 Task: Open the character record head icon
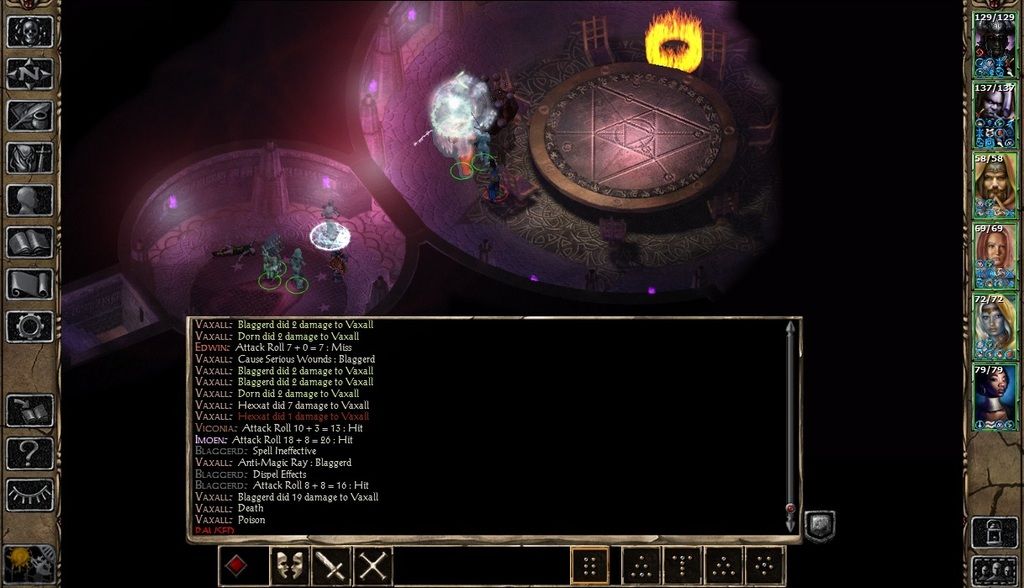pyautogui.click(x=30, y=200)
